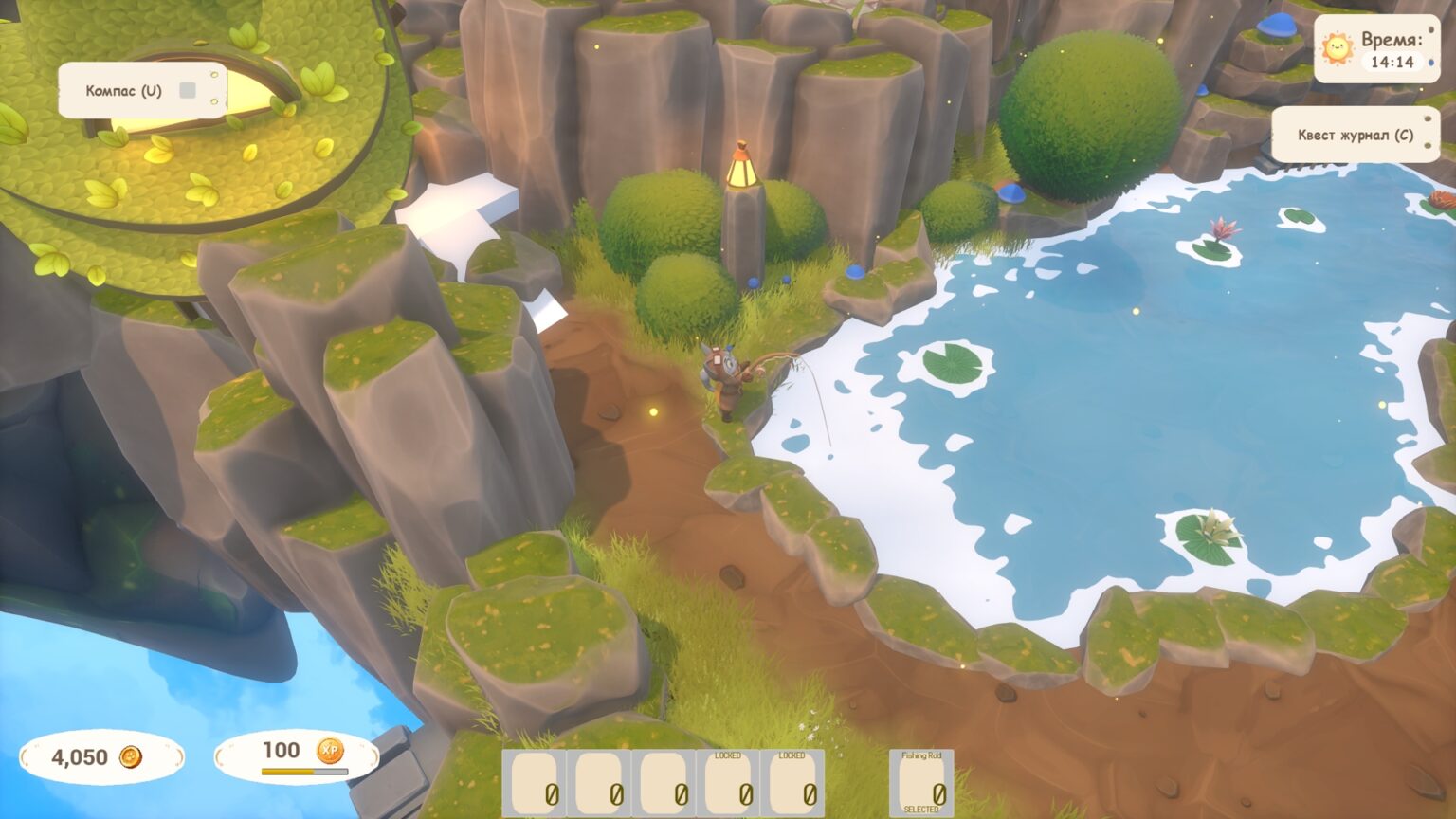This screenshot has width=1456, height=819.
Task: Open the Квест журнал (C) quest journal
Action: coord(1355,135)
